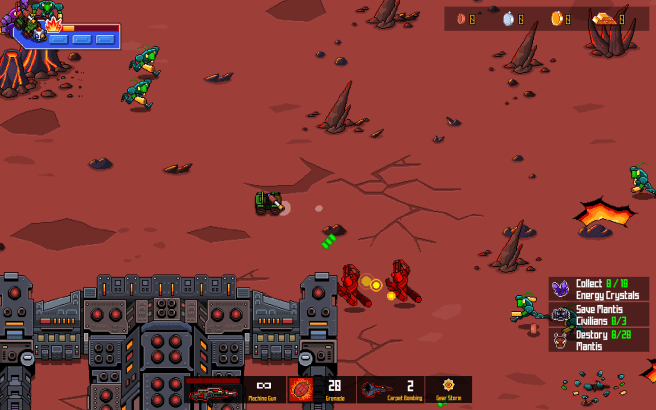
Task: Click the gold bars resource icon
Action: pyautogui.click(x=604, y=18)
